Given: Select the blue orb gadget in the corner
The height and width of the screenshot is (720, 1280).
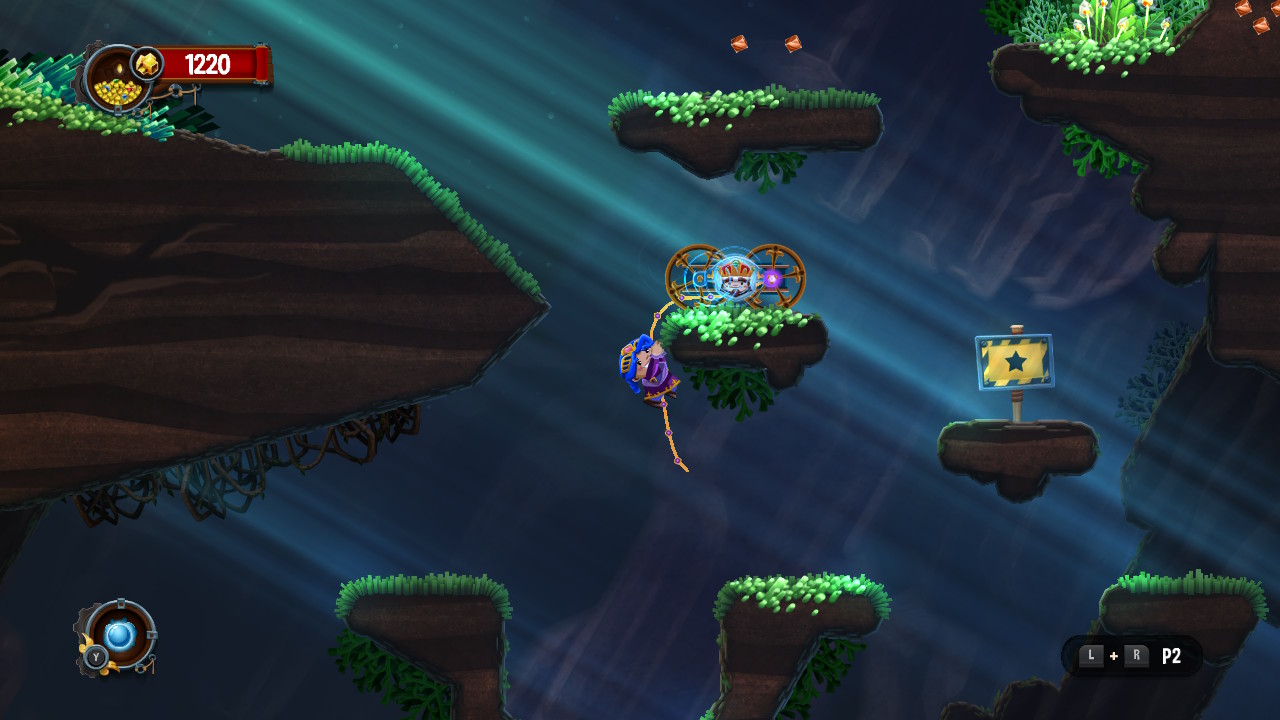Looking at the screenshot, I should 118,634.
